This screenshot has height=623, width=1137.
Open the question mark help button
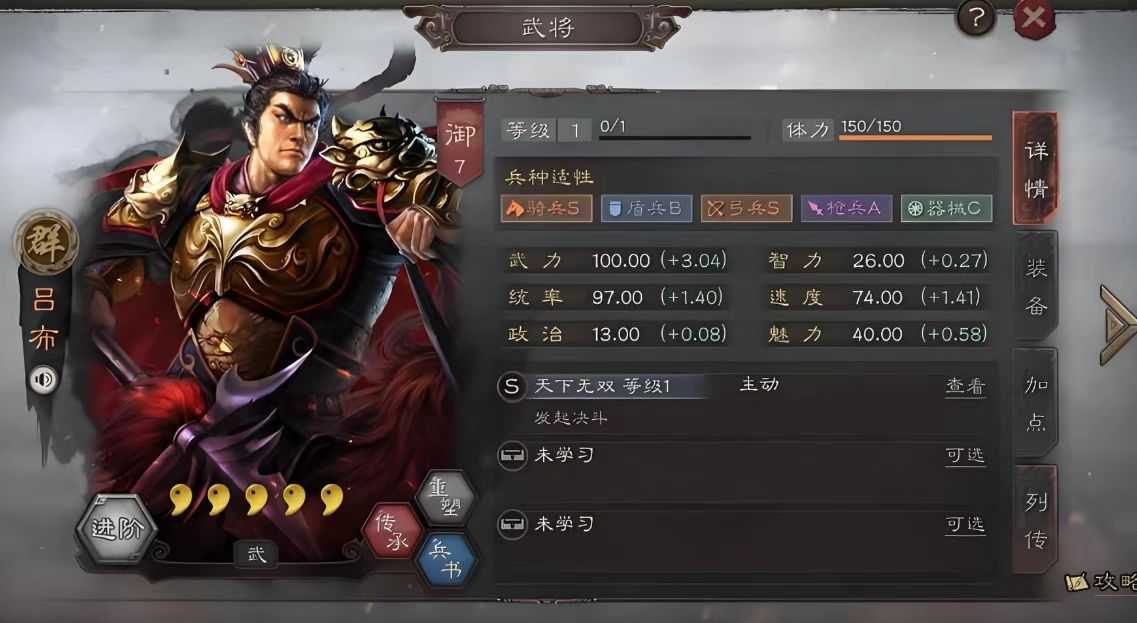976,17
